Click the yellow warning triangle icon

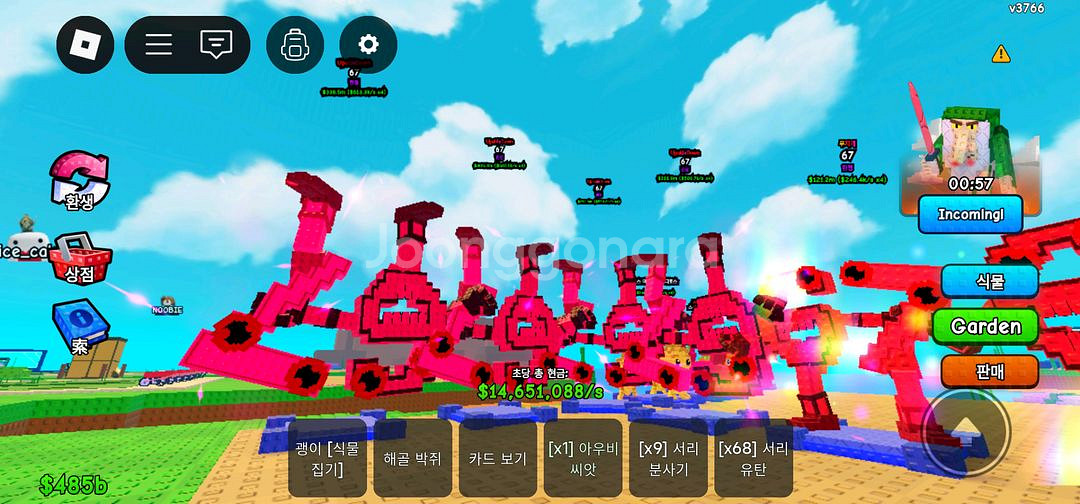click(x=1000, y=53)
